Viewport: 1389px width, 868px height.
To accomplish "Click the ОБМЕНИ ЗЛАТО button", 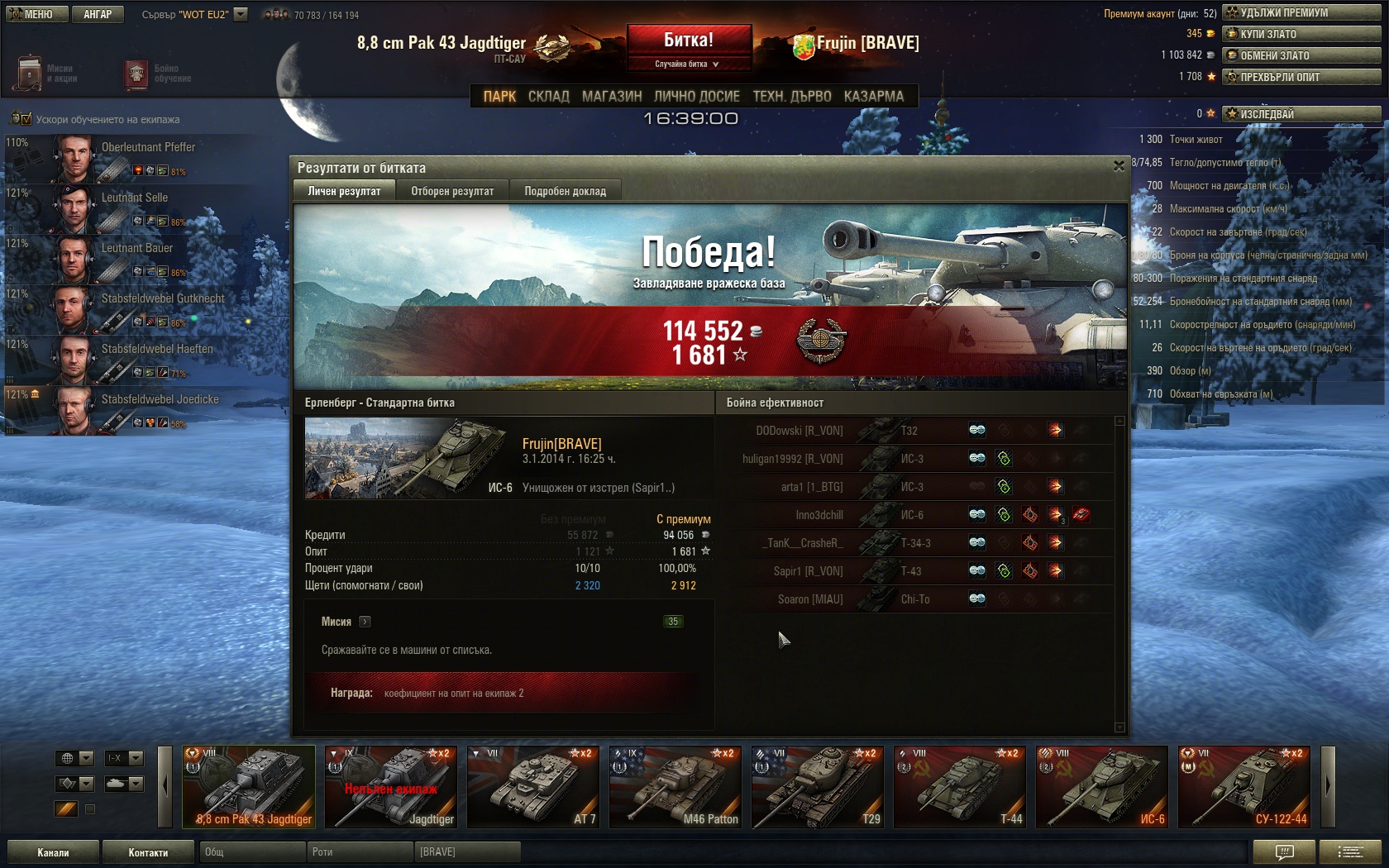I will (x=1301, y=55).
